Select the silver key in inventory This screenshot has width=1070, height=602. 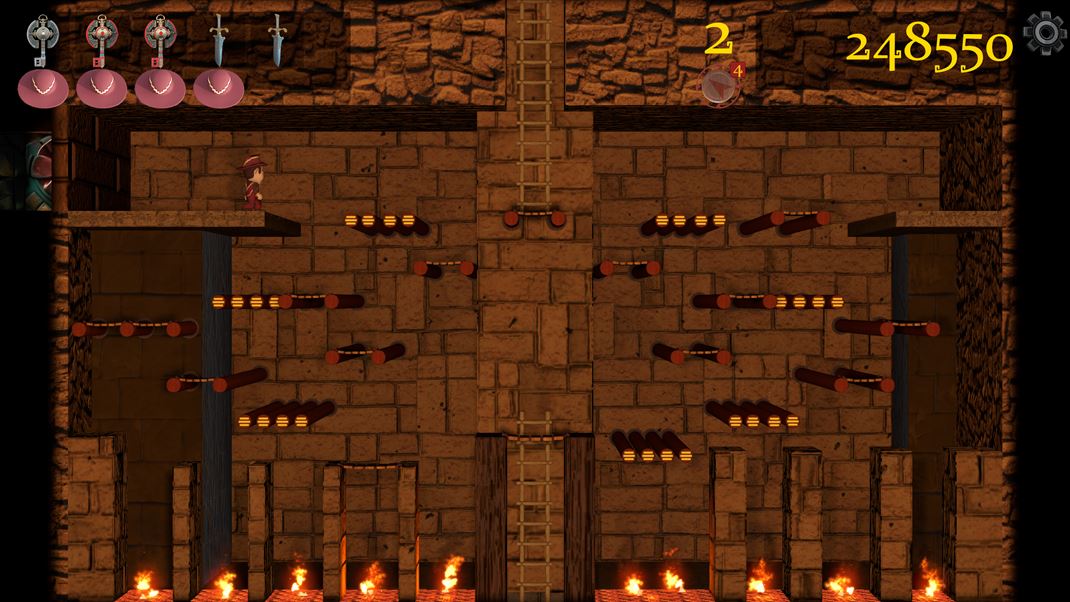tap(42, 40)
